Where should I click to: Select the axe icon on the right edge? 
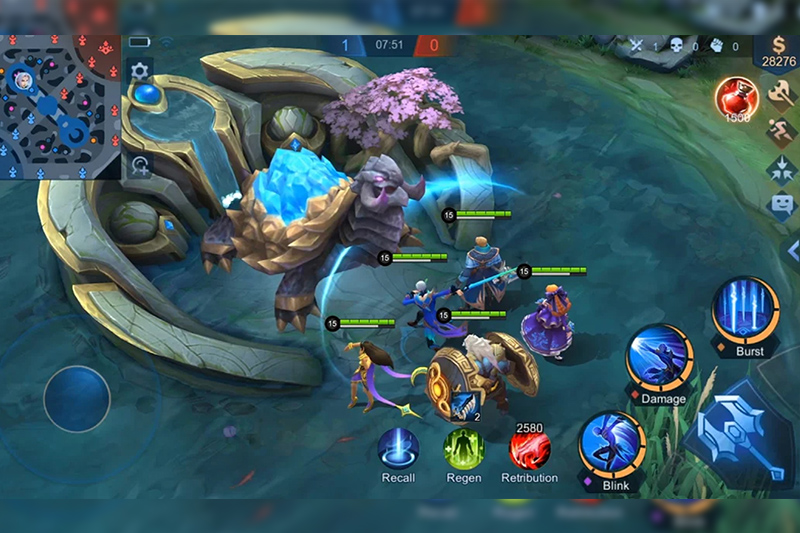click(781, 95)
